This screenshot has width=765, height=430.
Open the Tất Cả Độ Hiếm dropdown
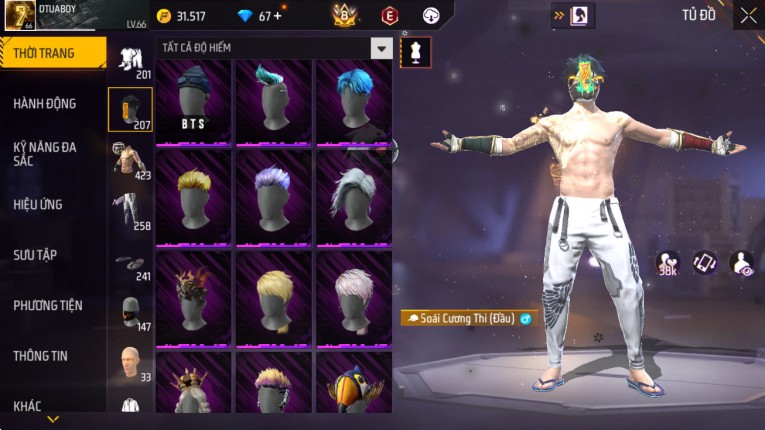tap(381, 48)
